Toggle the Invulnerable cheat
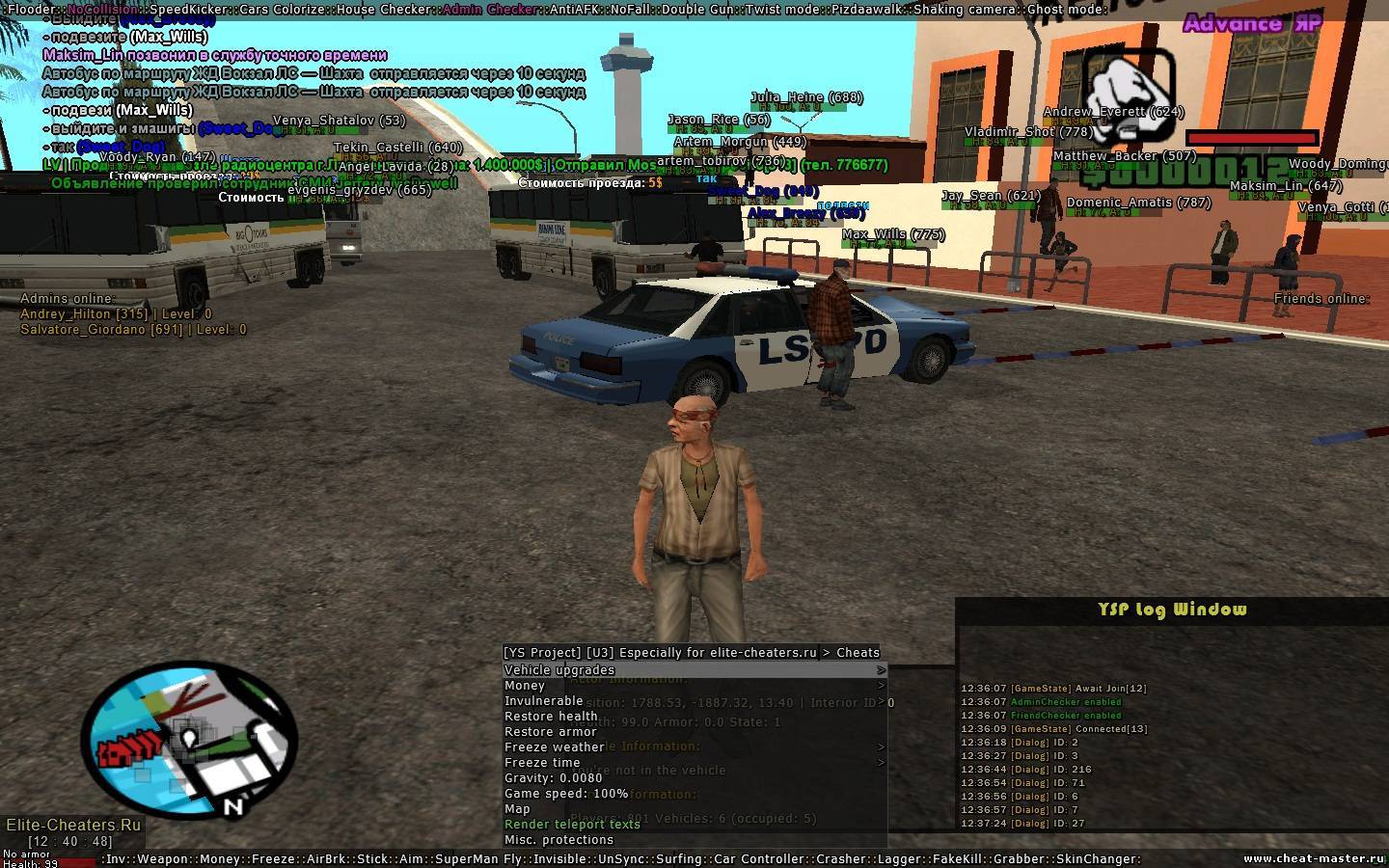This screenshot has width=1389, height=868. pos(544,701)
